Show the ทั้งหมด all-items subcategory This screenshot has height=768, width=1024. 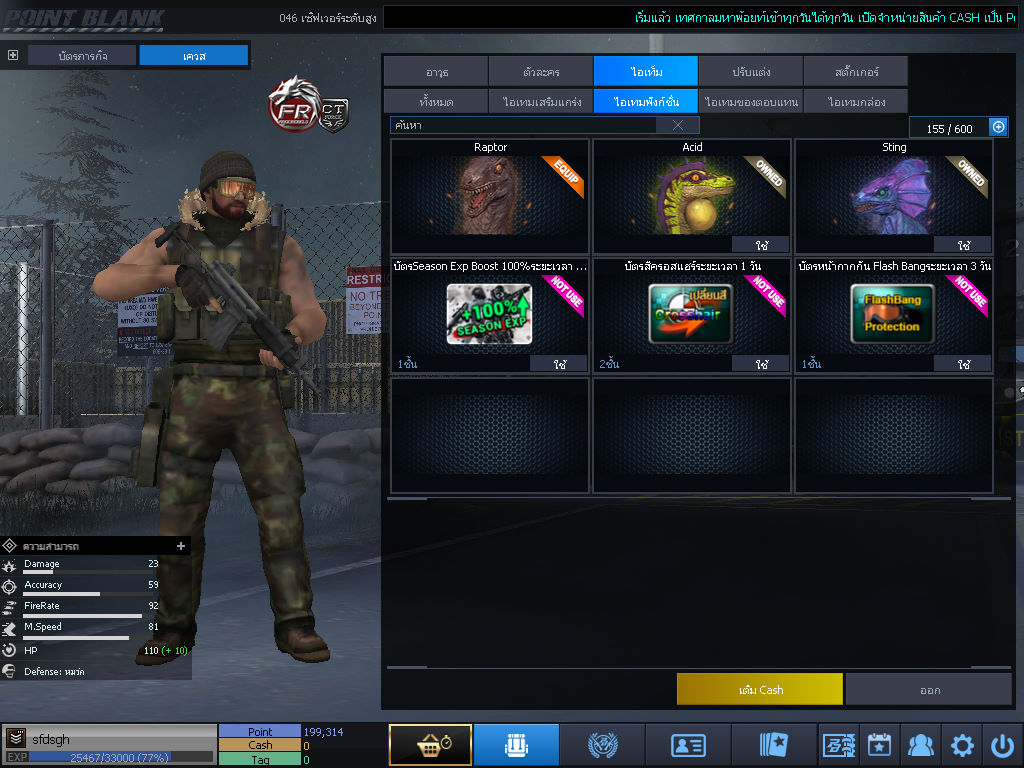pos(436,102)
